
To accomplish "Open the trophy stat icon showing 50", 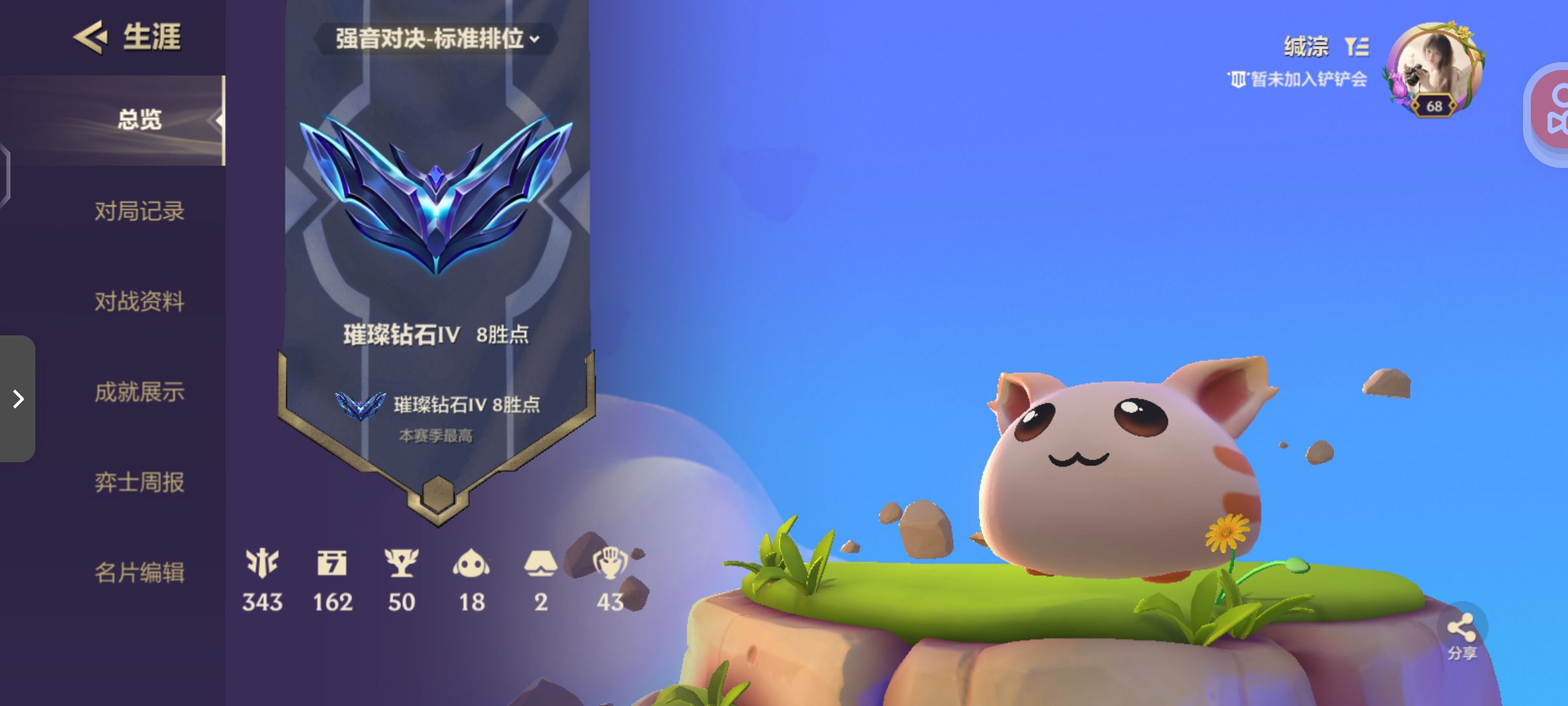I will (x=404, y=562).
